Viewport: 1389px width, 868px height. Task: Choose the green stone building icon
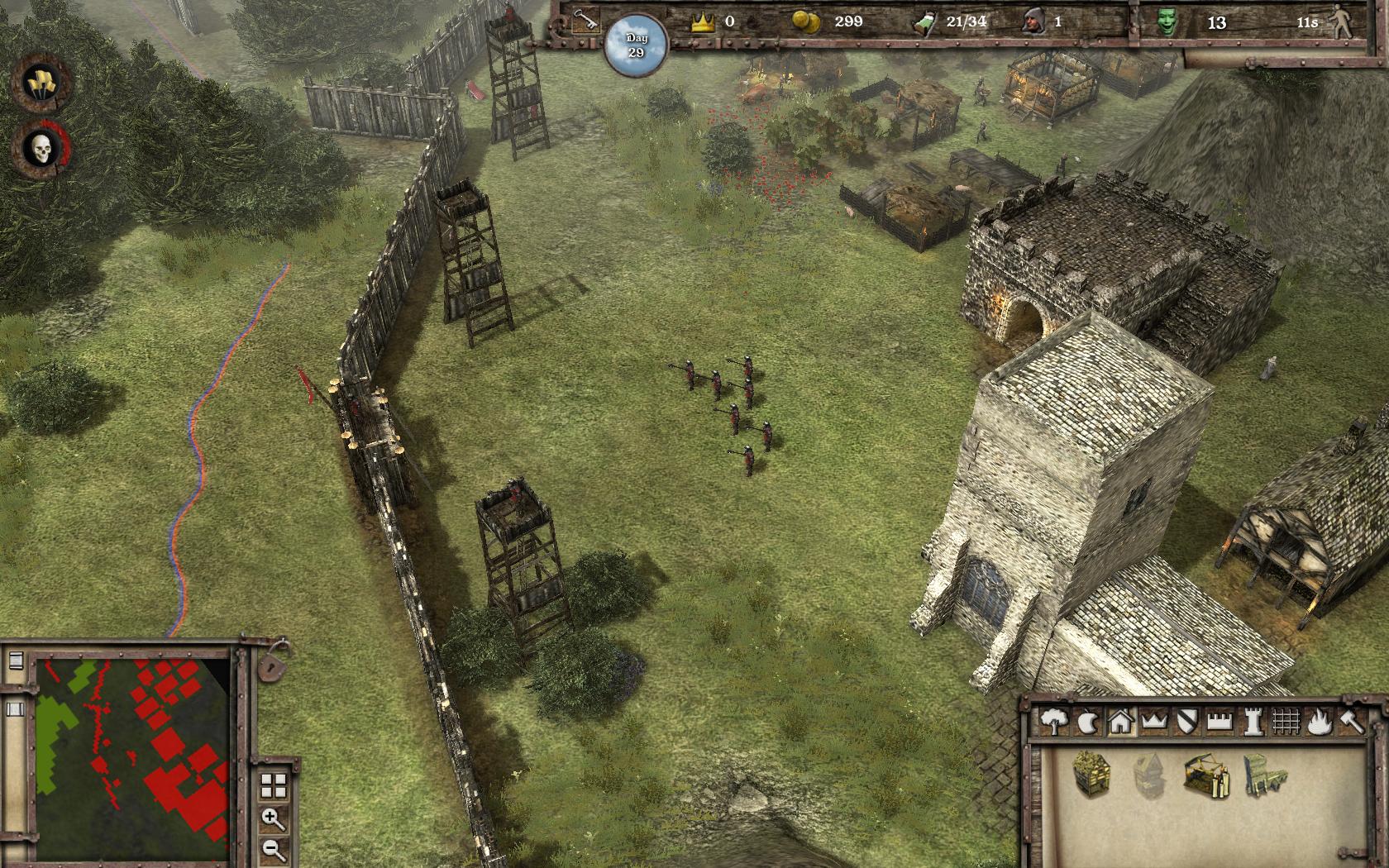[x=1264, y=775]
